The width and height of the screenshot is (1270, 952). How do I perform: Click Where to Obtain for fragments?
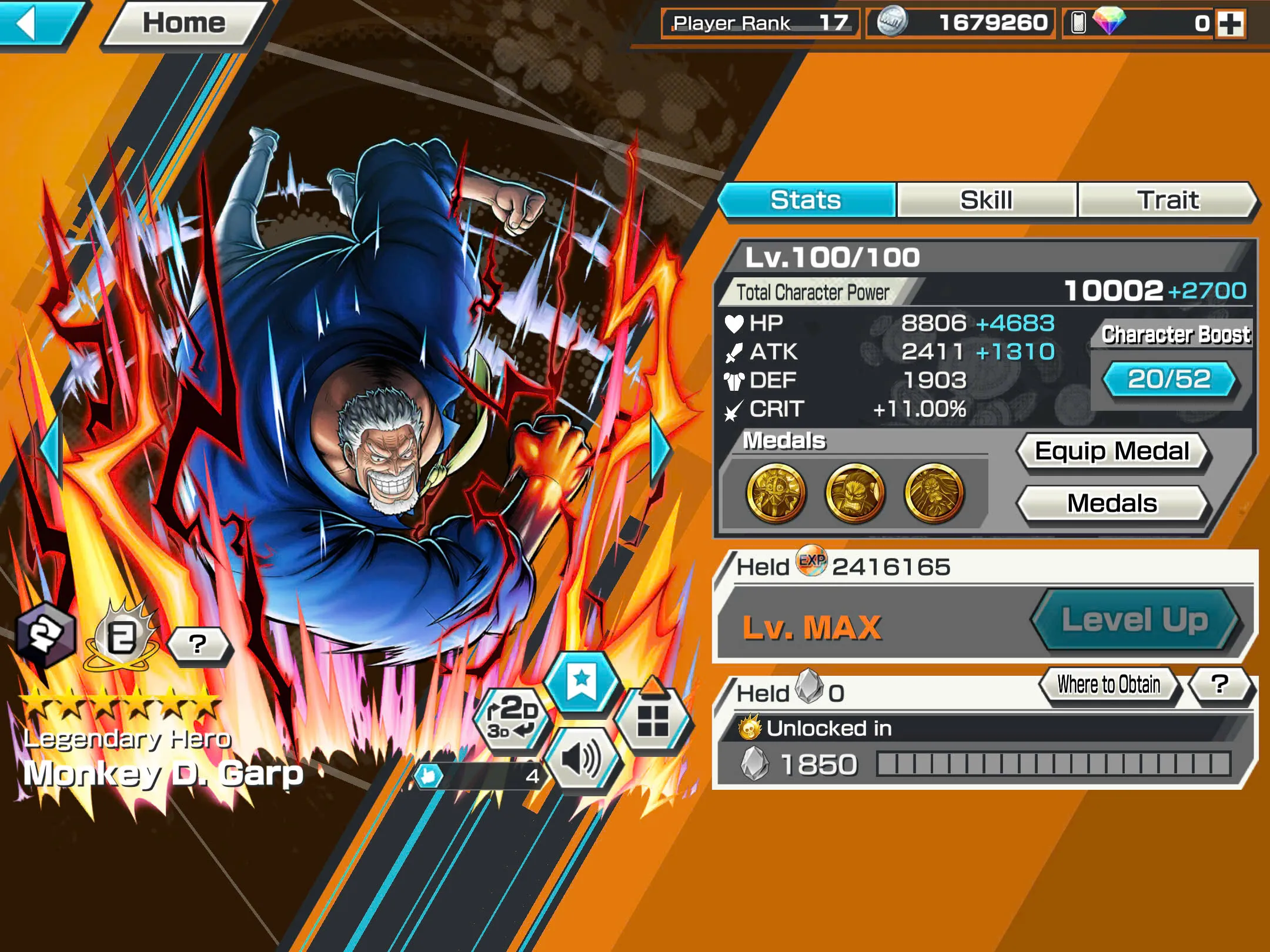1108,684
